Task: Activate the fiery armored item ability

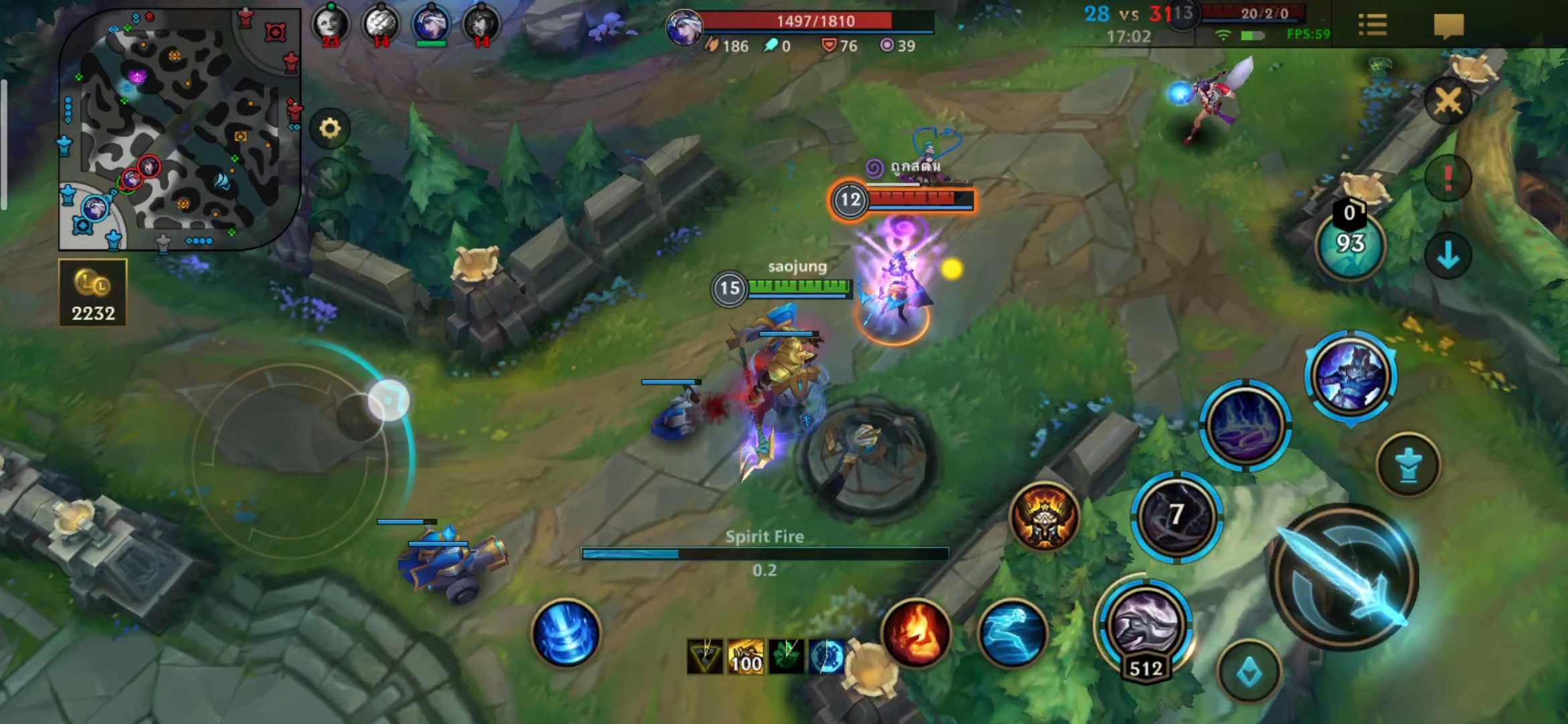Action: (x=1044, y=518)
